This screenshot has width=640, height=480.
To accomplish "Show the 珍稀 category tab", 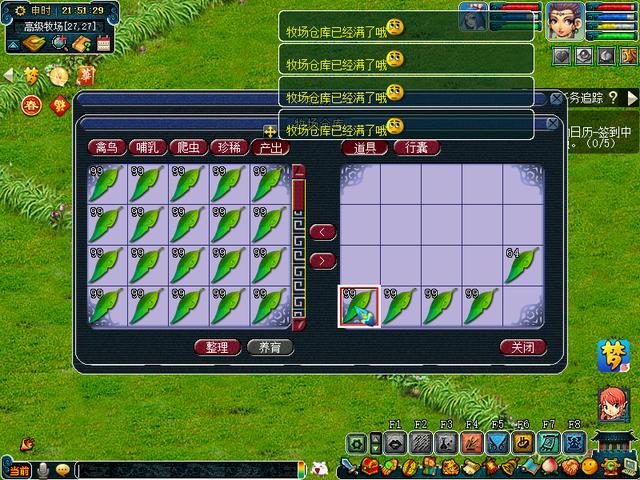I will coord(228,147).
